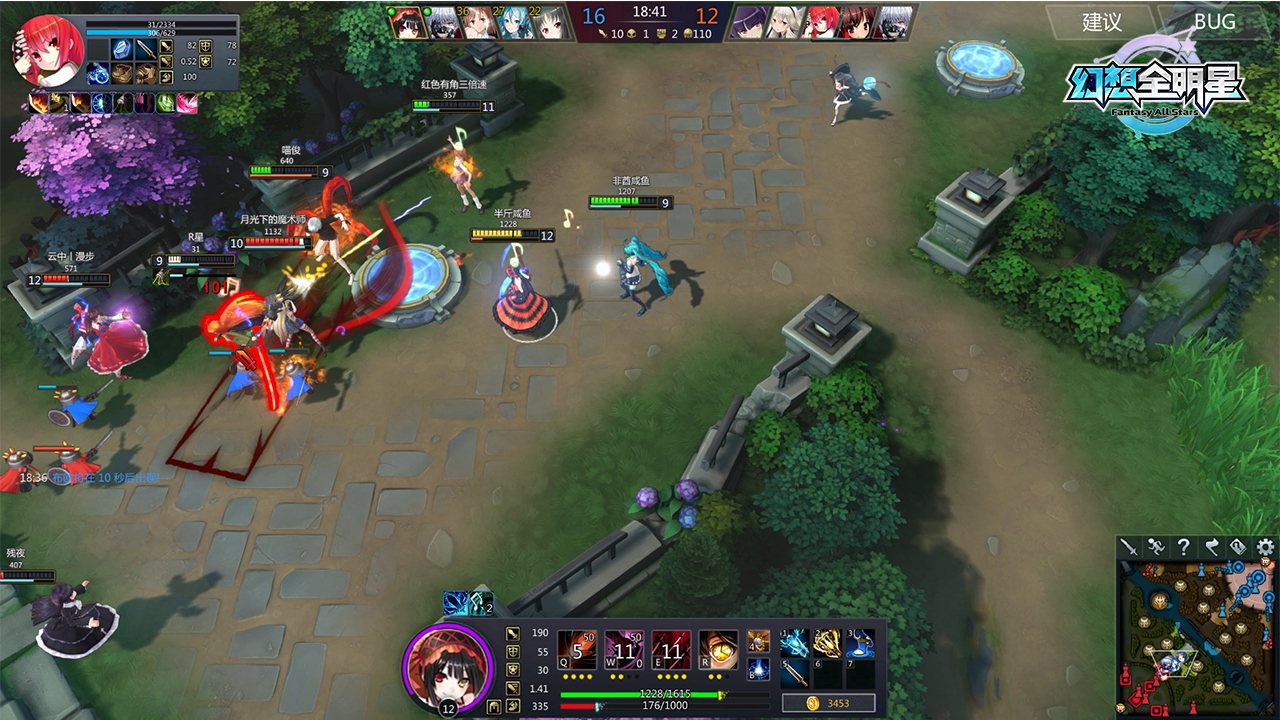
Task: Toggle the running figure icon above minimap
Action: (x=1157, y=547)
